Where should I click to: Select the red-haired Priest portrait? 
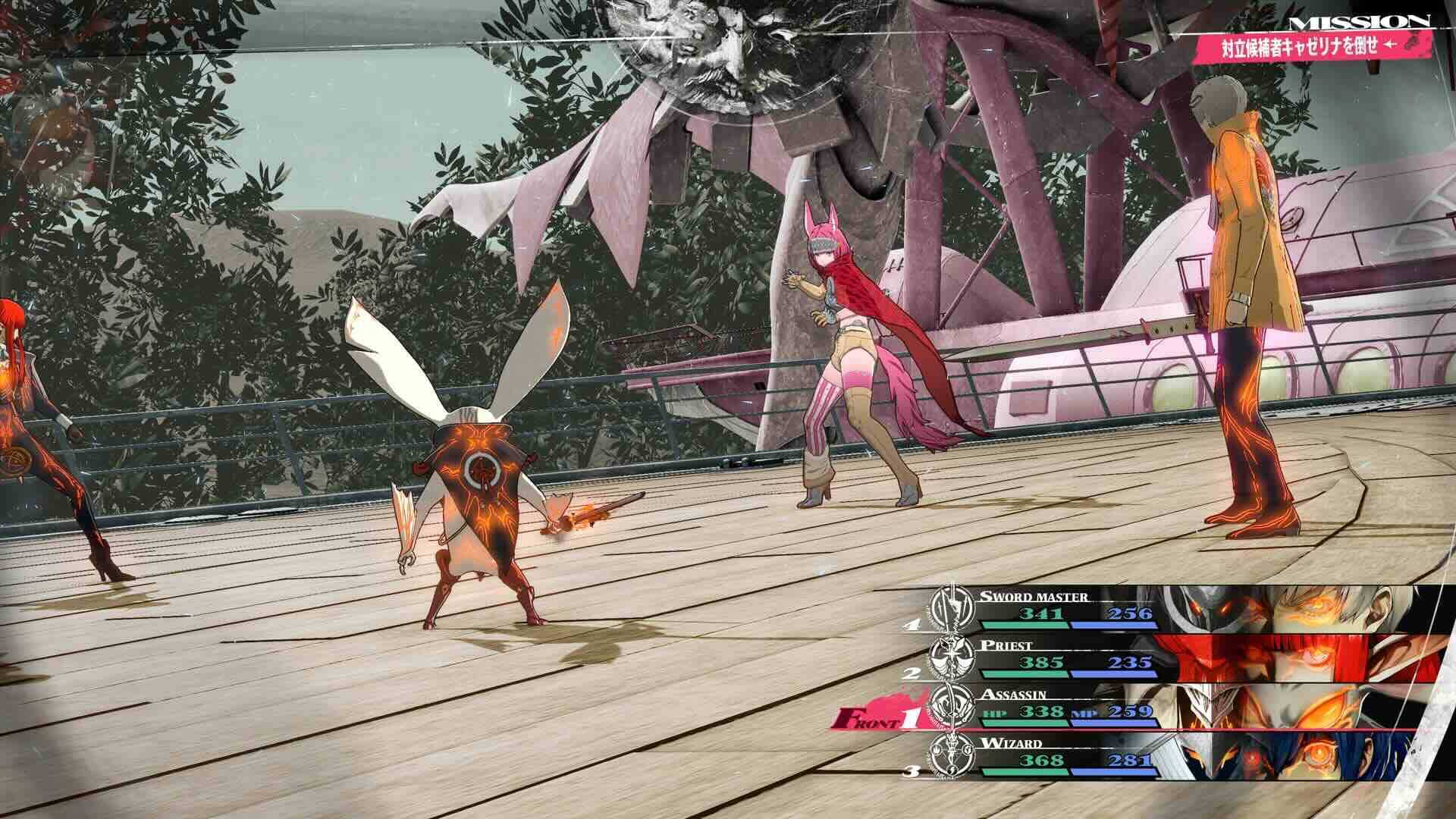[1297, 658]
